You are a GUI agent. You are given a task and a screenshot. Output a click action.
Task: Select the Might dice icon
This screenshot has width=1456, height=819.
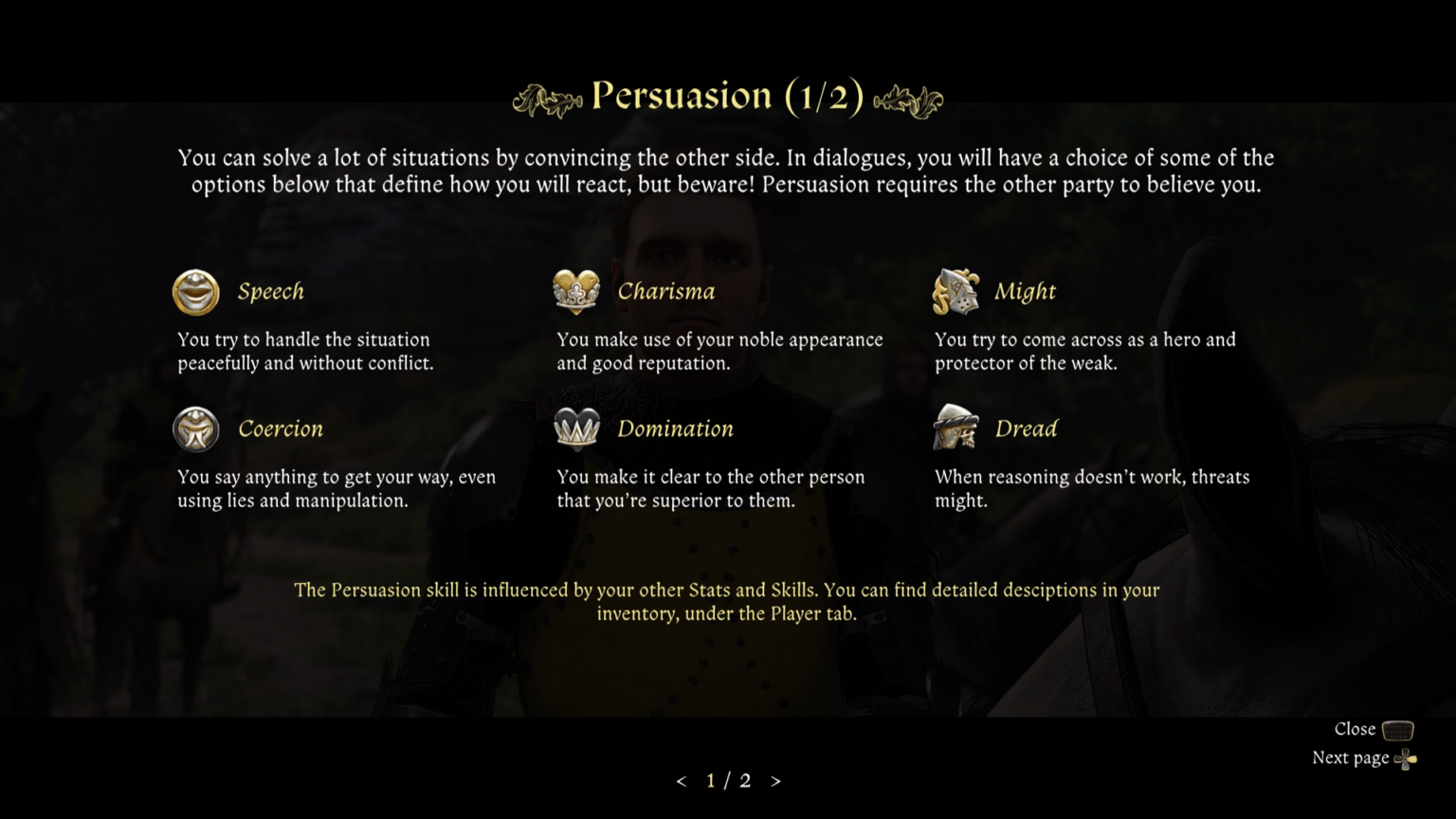click(x=955, y=292)
